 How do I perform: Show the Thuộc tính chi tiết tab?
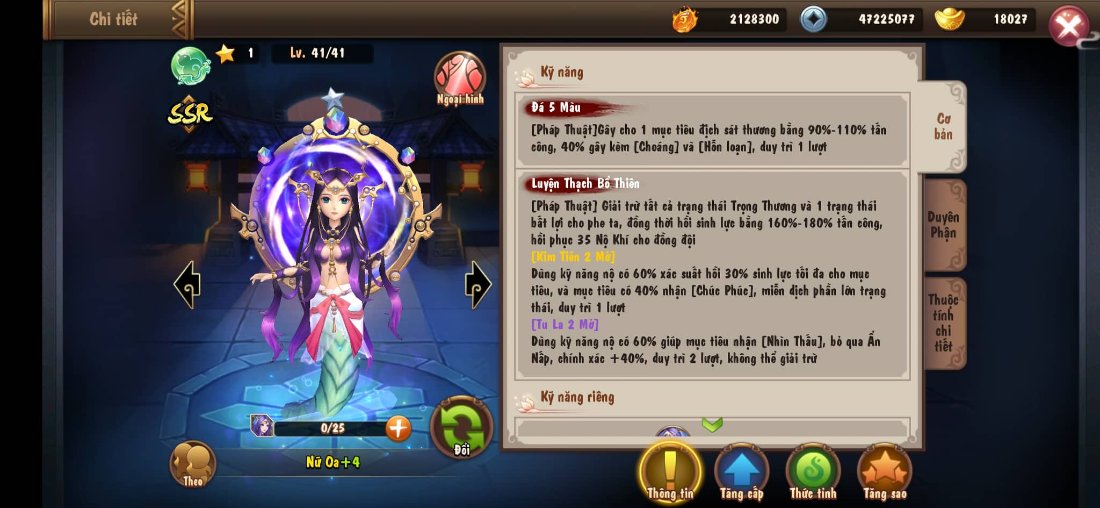point(943,322)
